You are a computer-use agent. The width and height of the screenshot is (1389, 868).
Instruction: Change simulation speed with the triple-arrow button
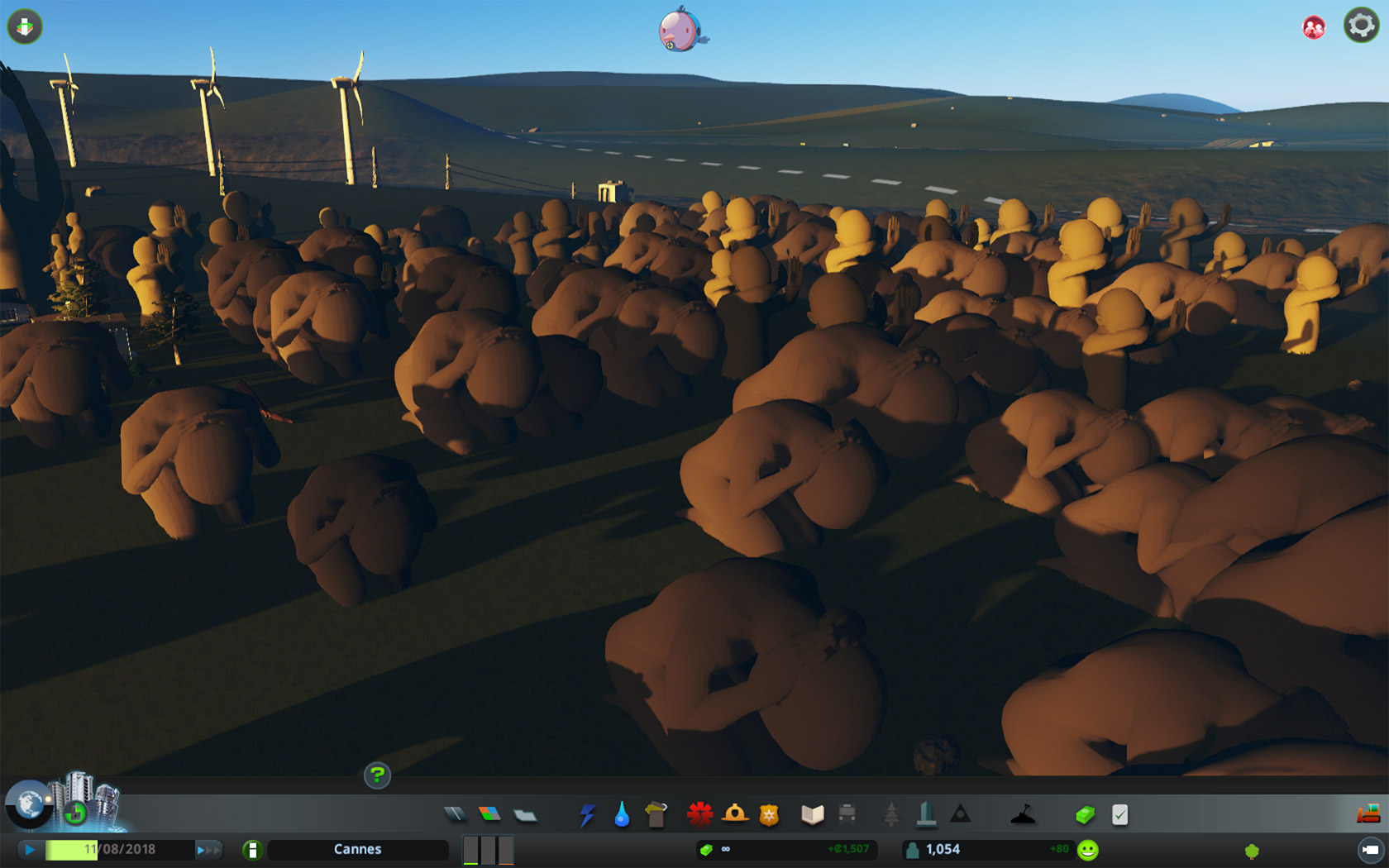208,849
